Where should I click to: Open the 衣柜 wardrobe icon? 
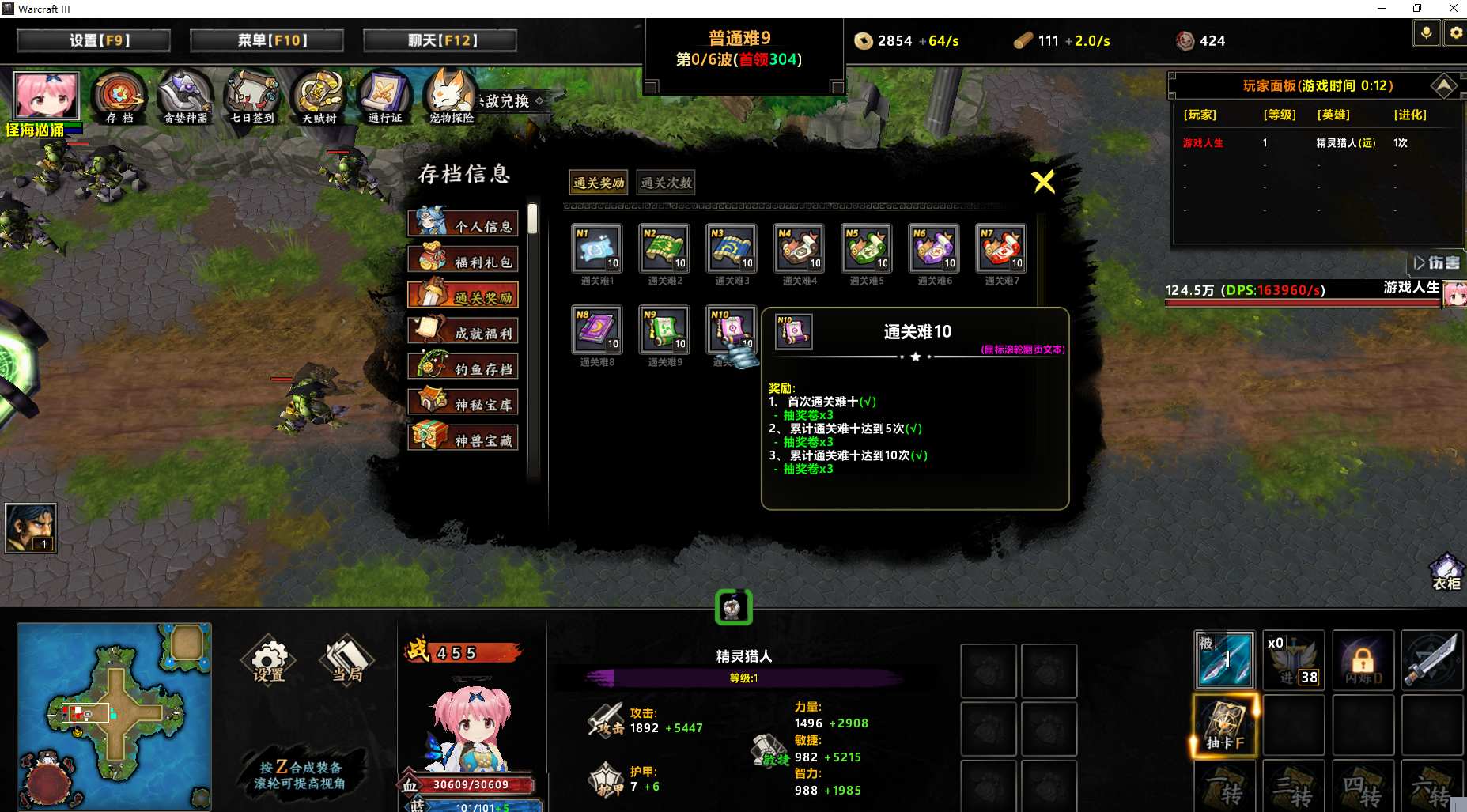(x=1446, y=571)
